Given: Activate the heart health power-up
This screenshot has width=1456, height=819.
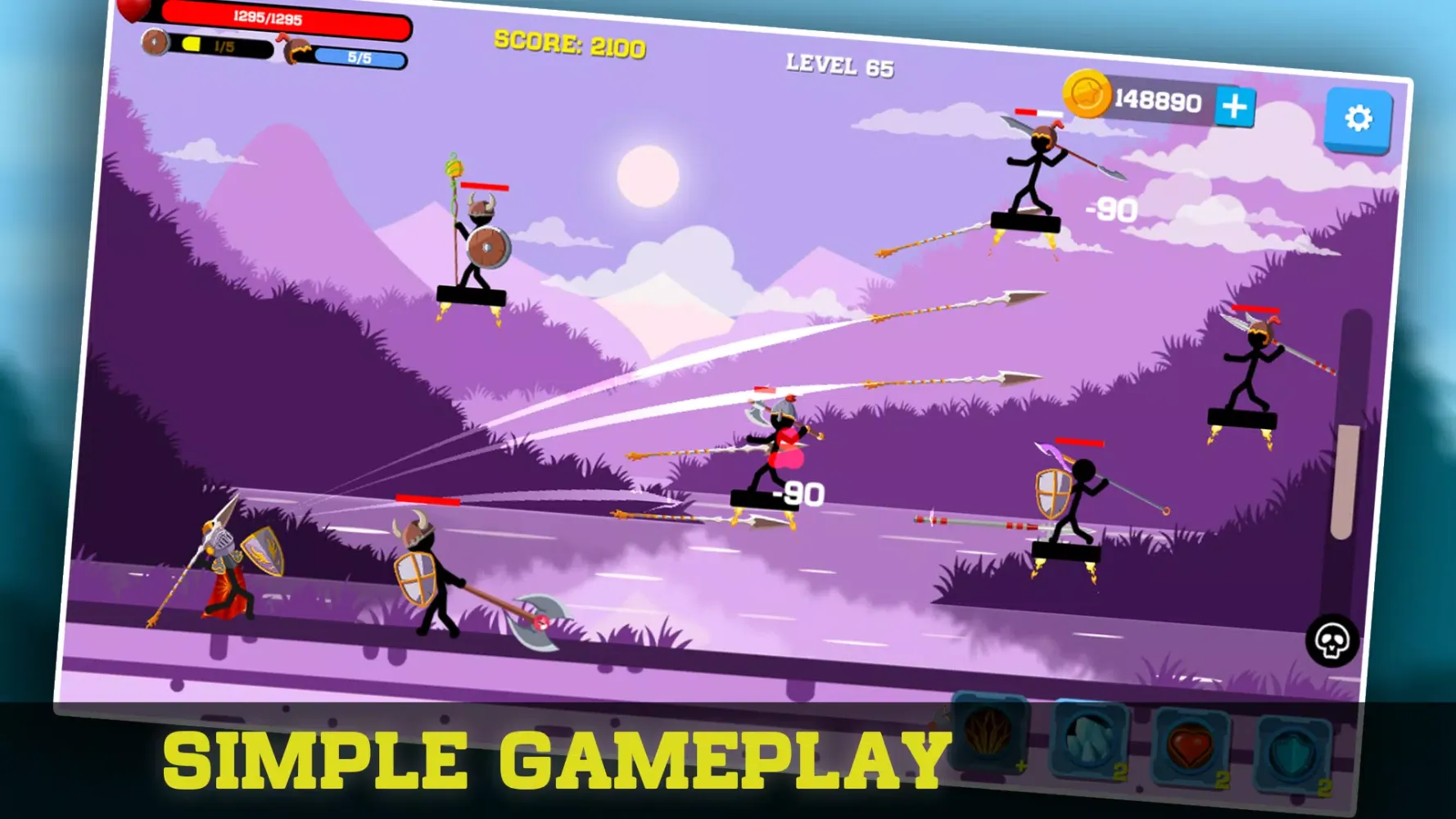Looking at the screenshot, I should [1192, 745].
